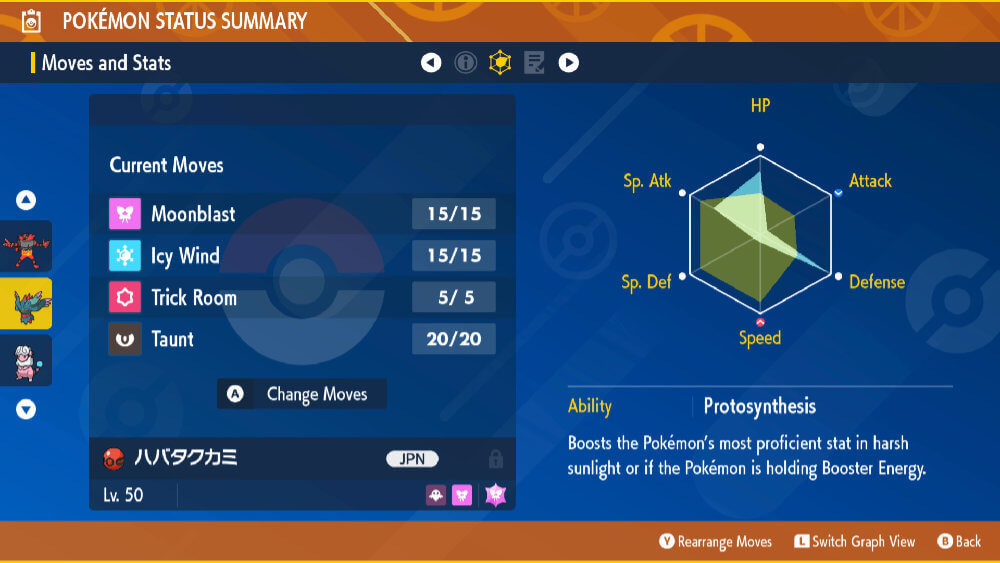Viewport: 1000px width, 563px height.
Task: Click Rearrange Moves at the bottom
Action: point(715,542)
